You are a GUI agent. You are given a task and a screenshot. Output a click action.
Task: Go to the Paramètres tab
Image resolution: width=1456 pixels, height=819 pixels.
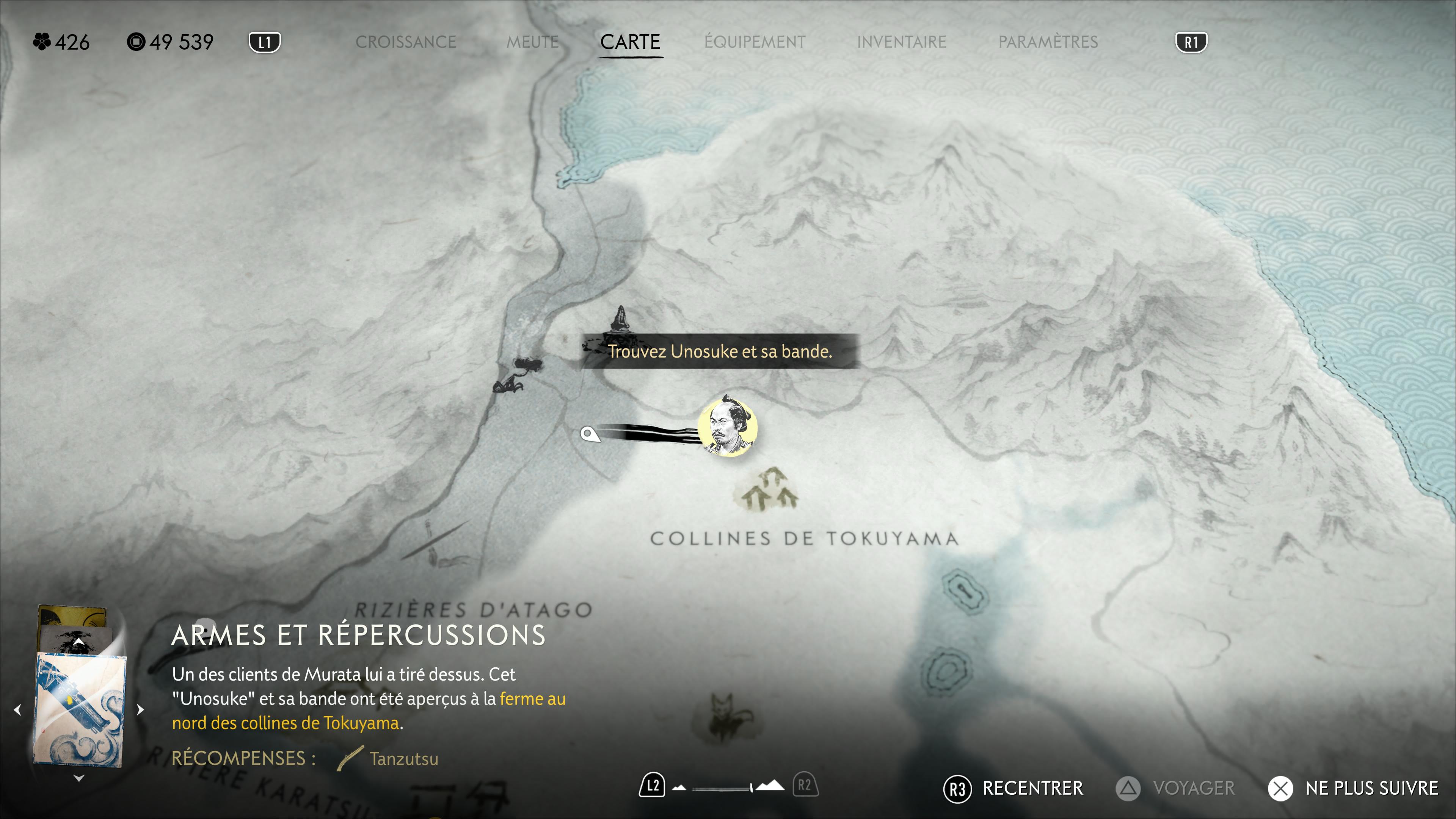pos(1047,42)
